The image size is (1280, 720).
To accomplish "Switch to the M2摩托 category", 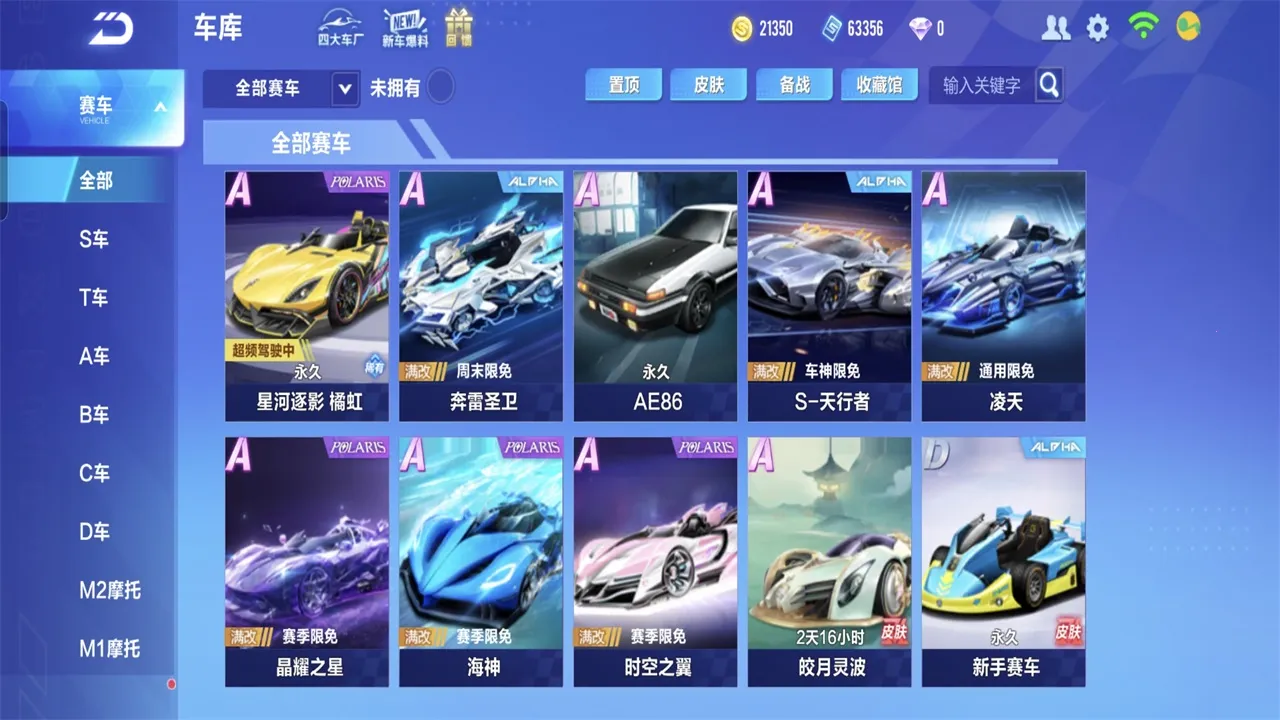I will tap(110, 590).
